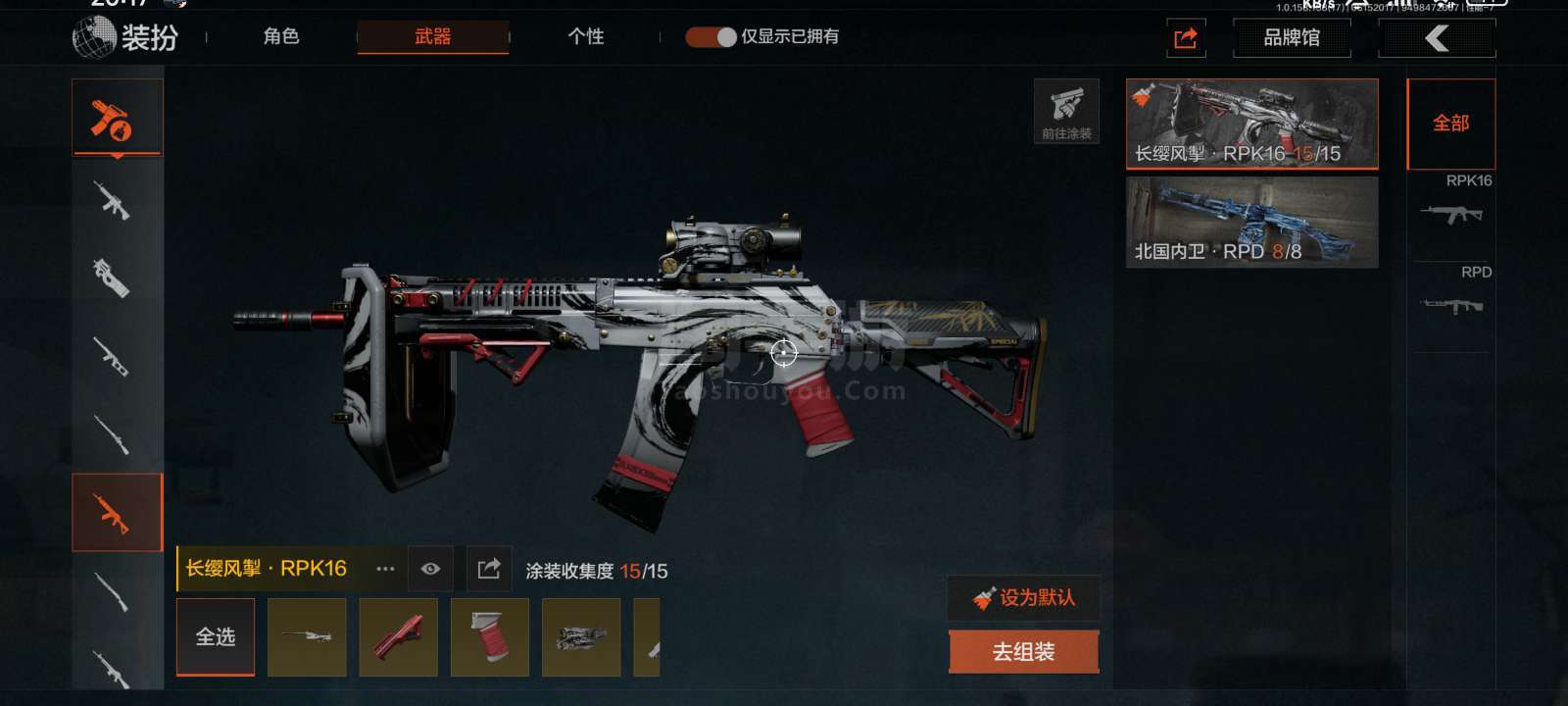This screenshot has width=1568, height=706.
Task: Toggle the eye preview icon
Action: coord(430,569)
